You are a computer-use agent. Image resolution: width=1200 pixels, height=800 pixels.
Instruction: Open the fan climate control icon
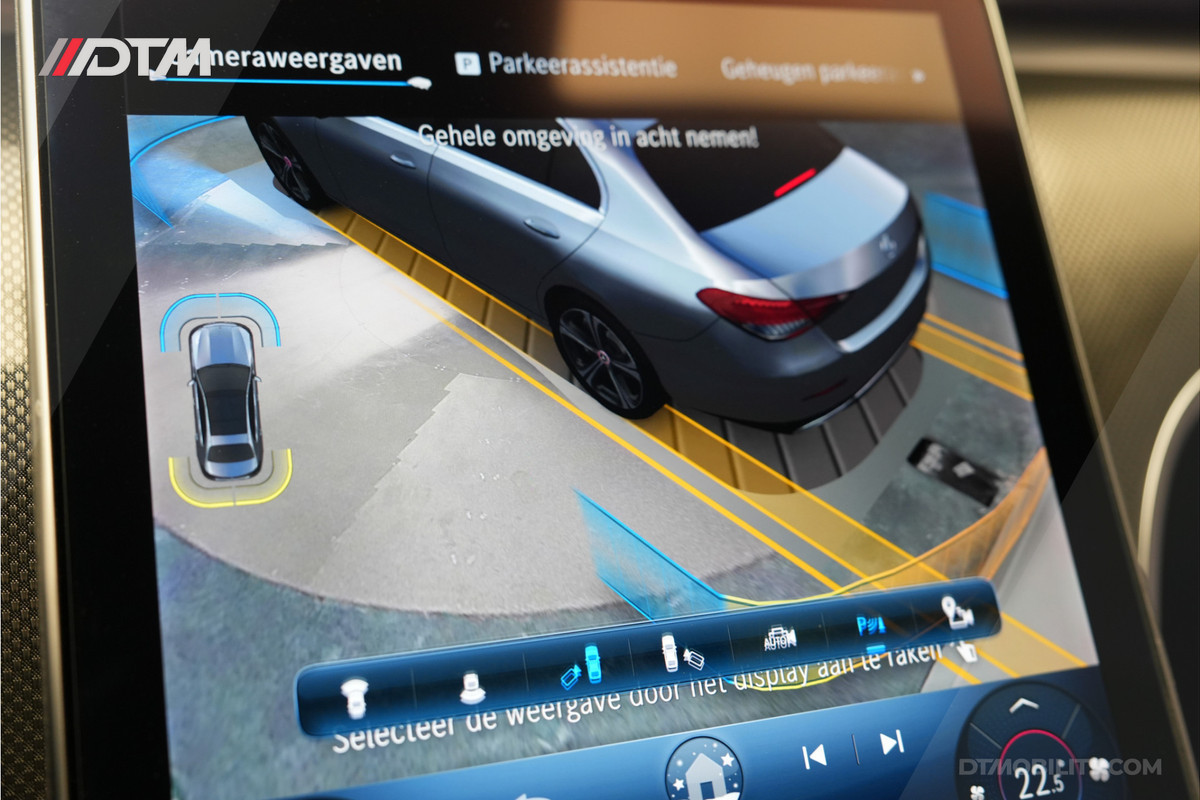tap(1099, 768)
